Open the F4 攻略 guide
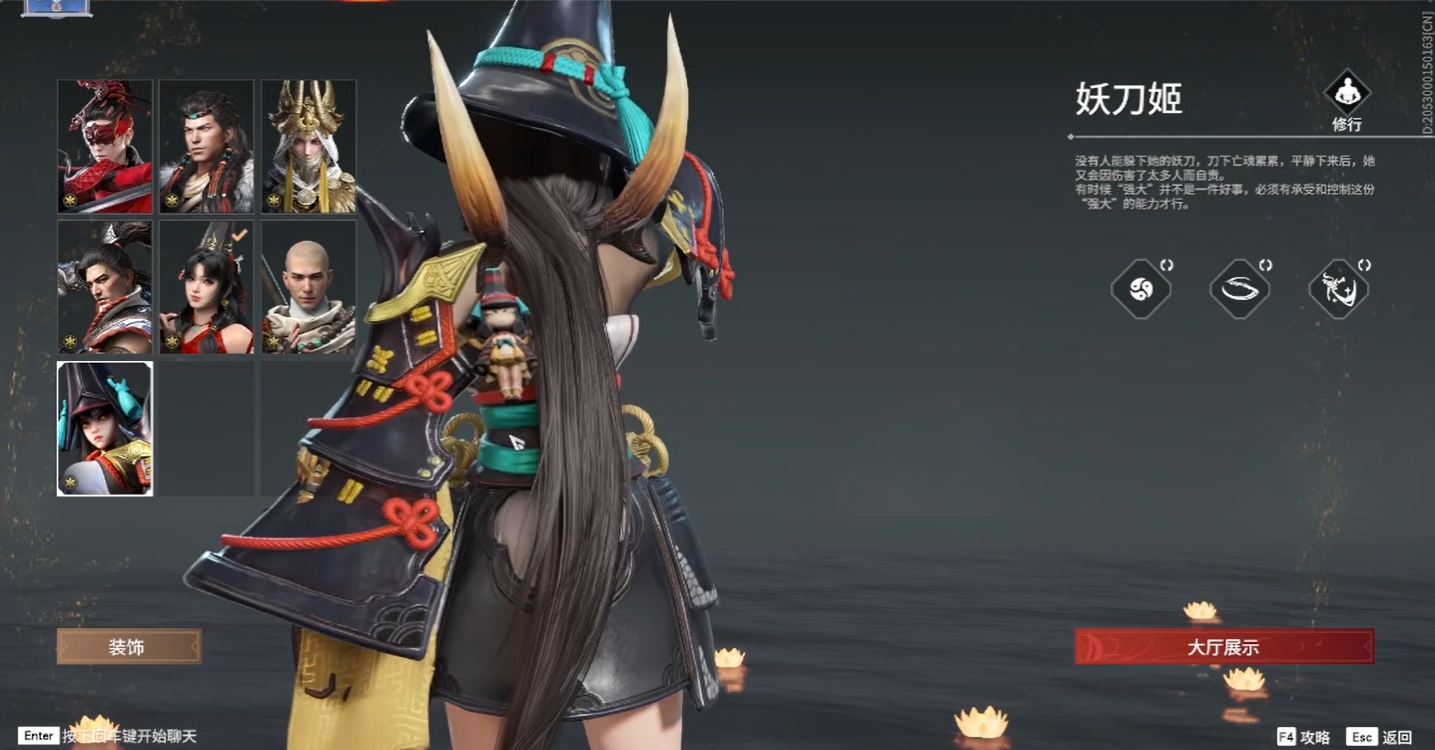Image resolution: width=1435 pixels, height=750 pixels. [x=1304, y=735]
